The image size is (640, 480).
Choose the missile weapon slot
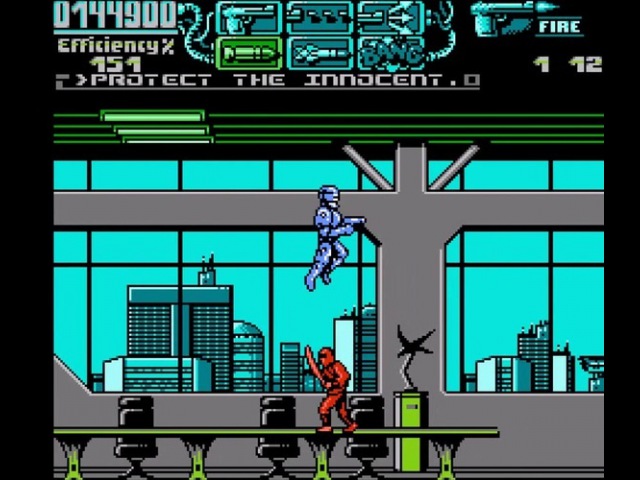point(318,52)
